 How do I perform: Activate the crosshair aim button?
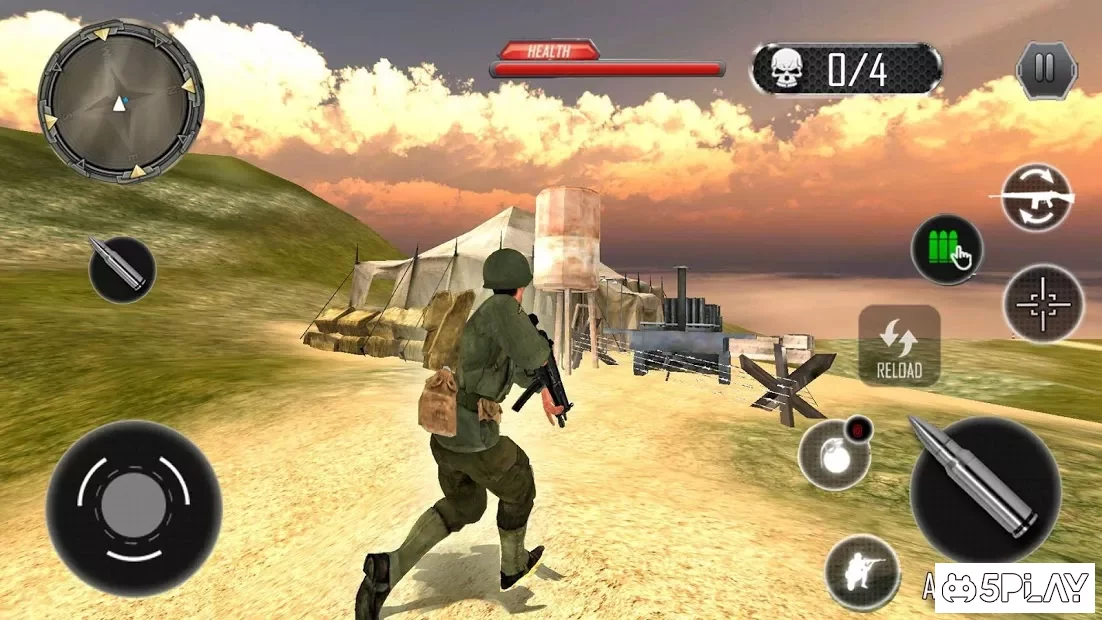(1043, 303)
